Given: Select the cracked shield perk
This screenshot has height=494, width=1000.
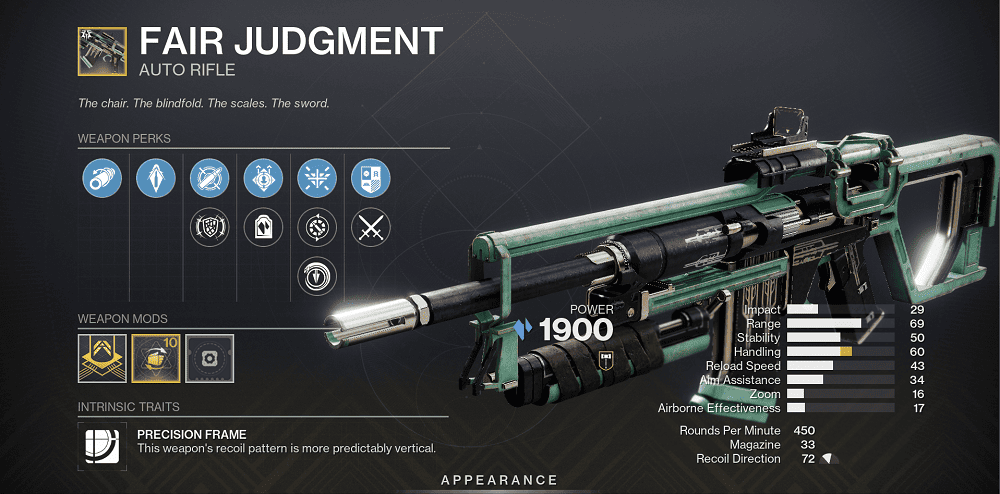Looking at the screenshot, I should click(x=209, y=229).
